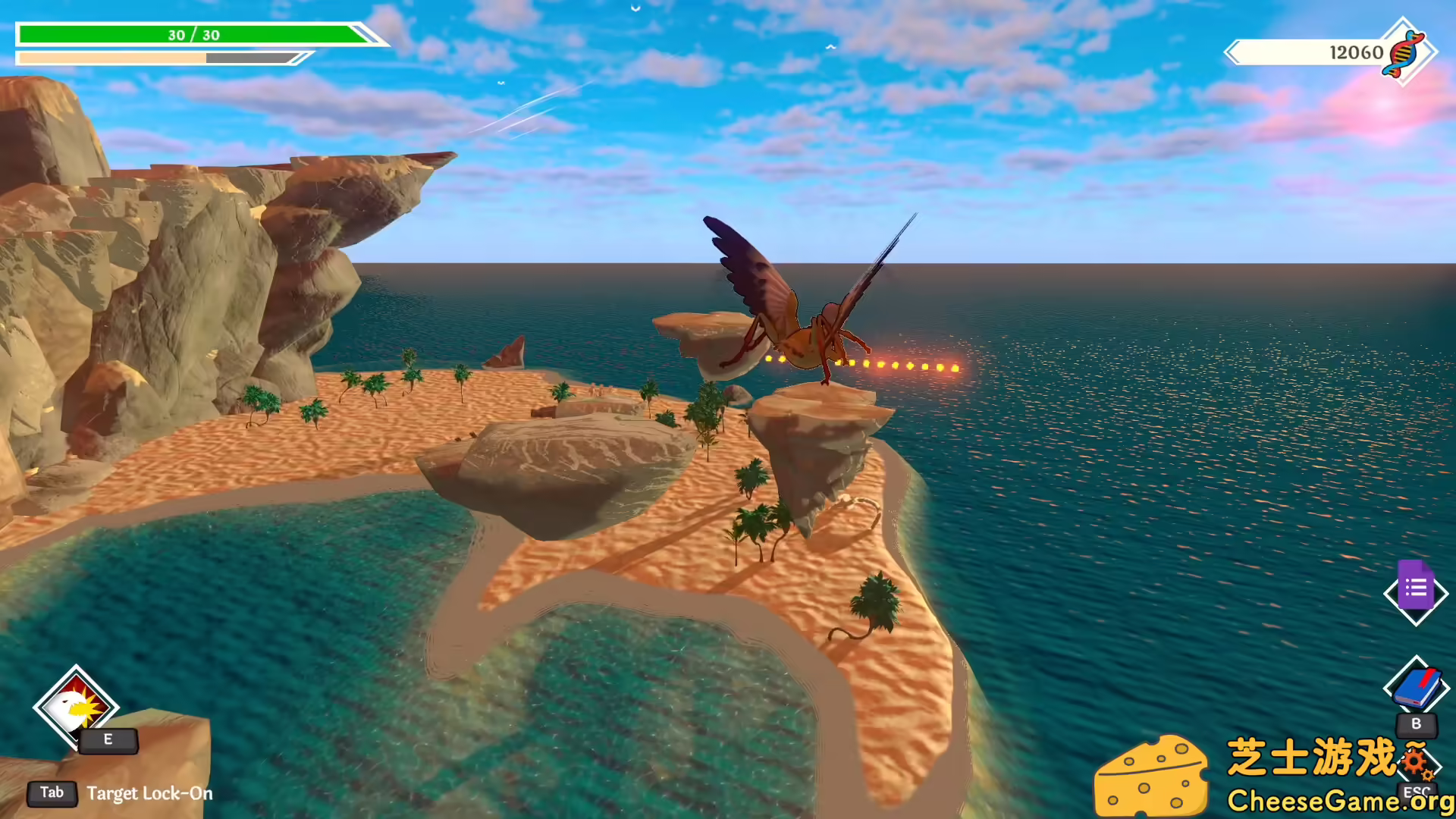
Task: Click the DNA helix currency icon
Action: pos(1403,52)
